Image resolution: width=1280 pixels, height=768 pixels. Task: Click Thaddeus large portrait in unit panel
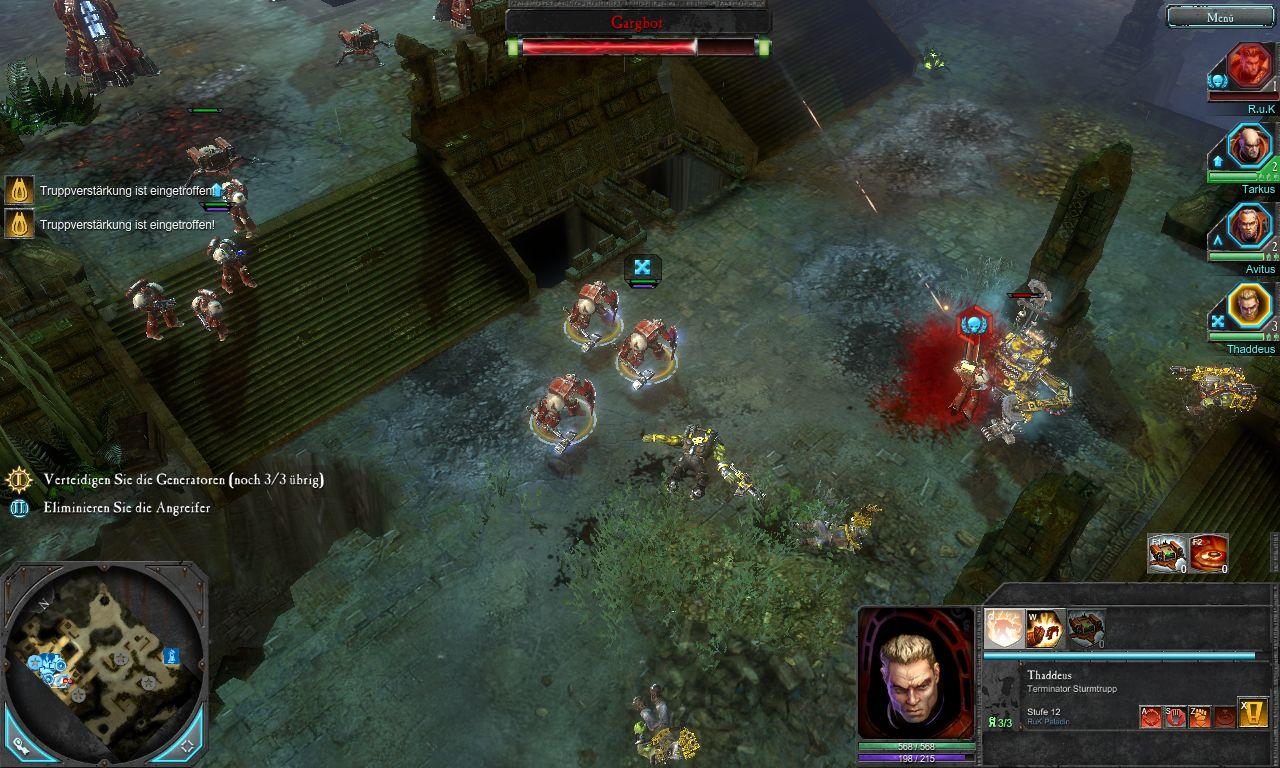(x=915, y=673)
